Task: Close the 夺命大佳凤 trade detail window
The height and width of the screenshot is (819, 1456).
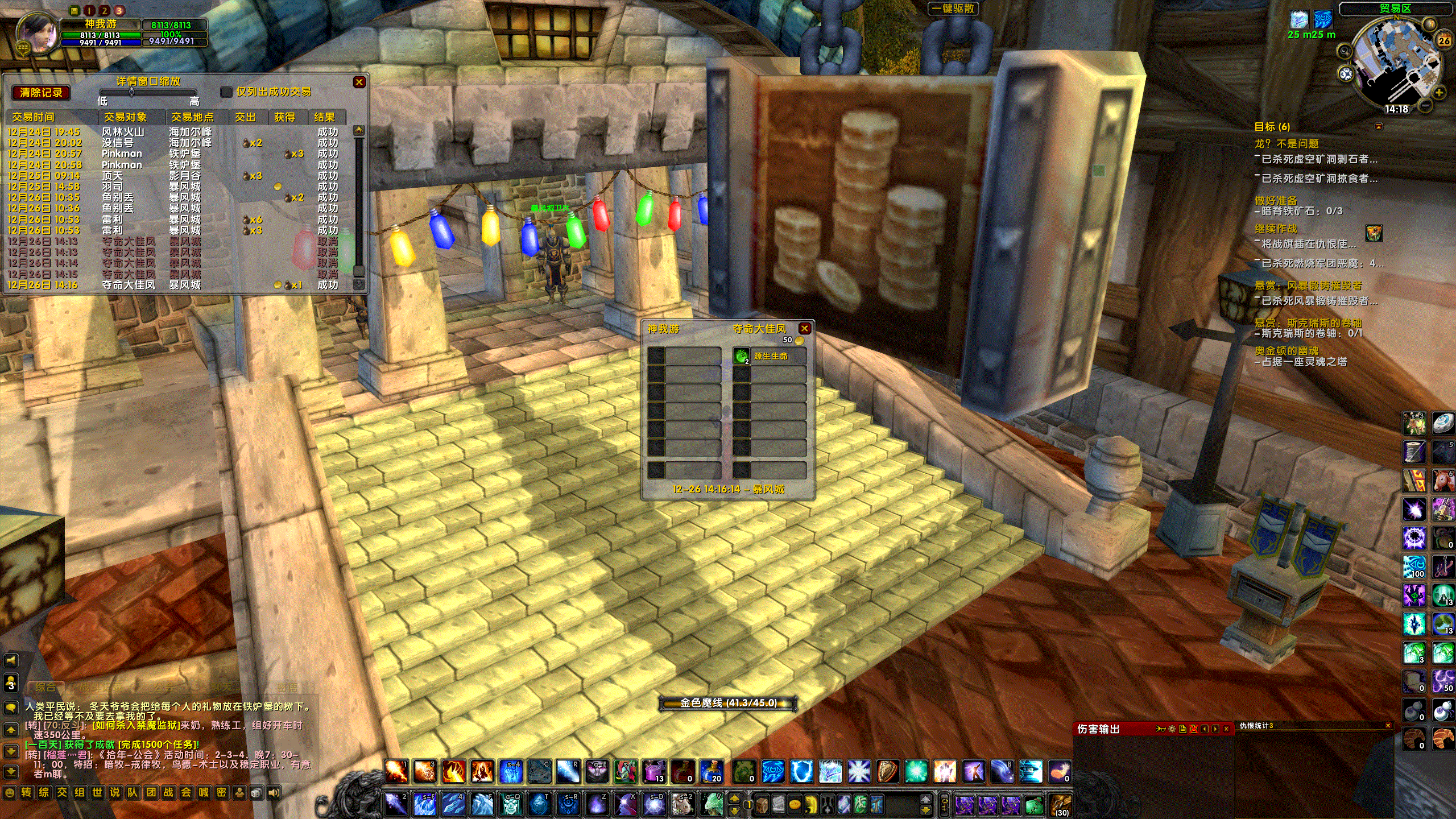Action: click(x=804, y=328)
